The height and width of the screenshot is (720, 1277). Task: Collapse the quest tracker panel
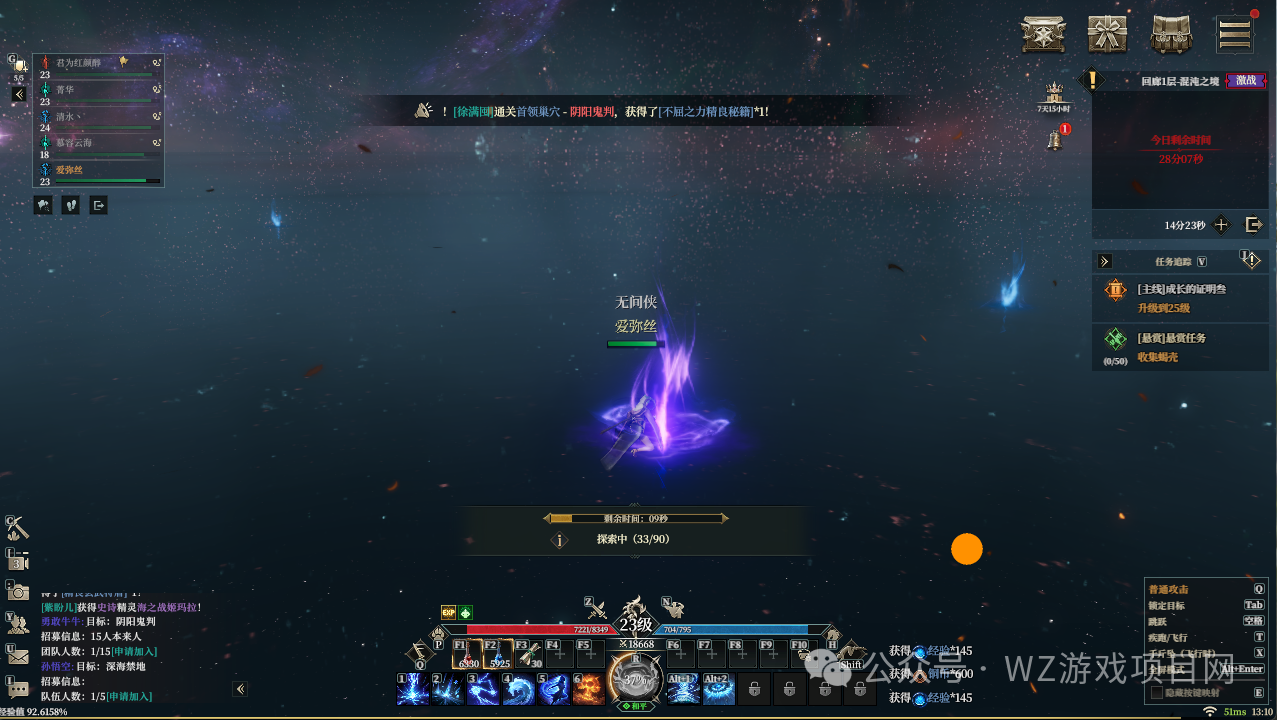click(1105, 261)
